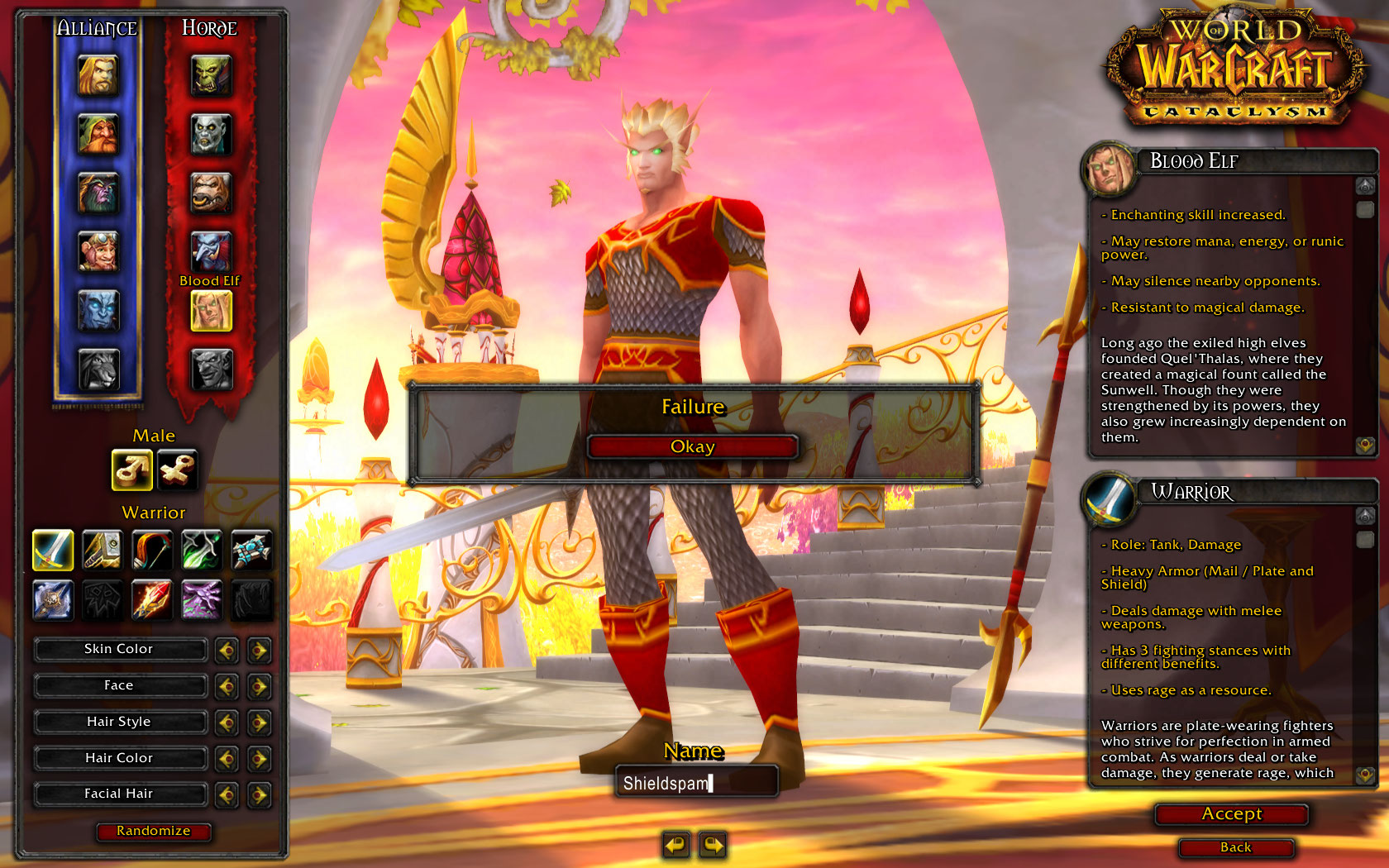Select the Dwarf race portrait
This screenshot has width=1389, height=868.
tap(98, 134)
